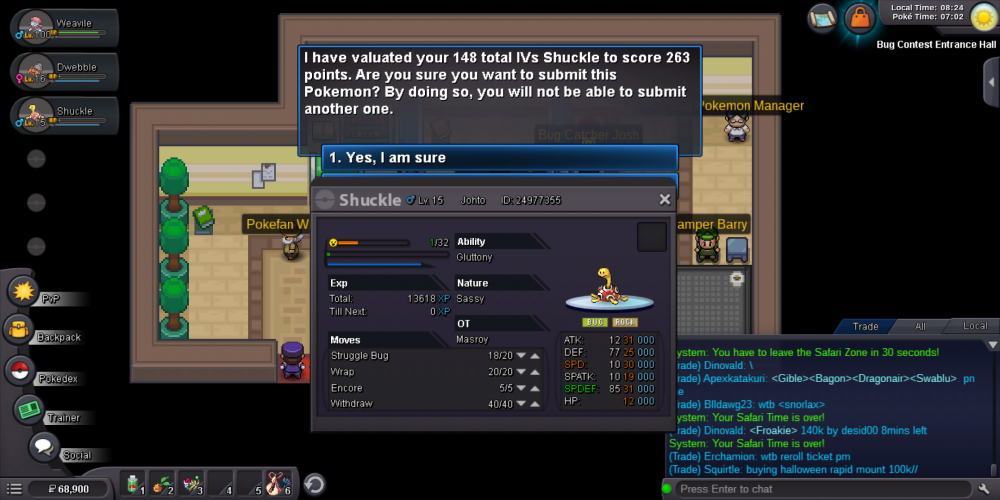
Task: Open the Social menu
Action: coord(43,447)
